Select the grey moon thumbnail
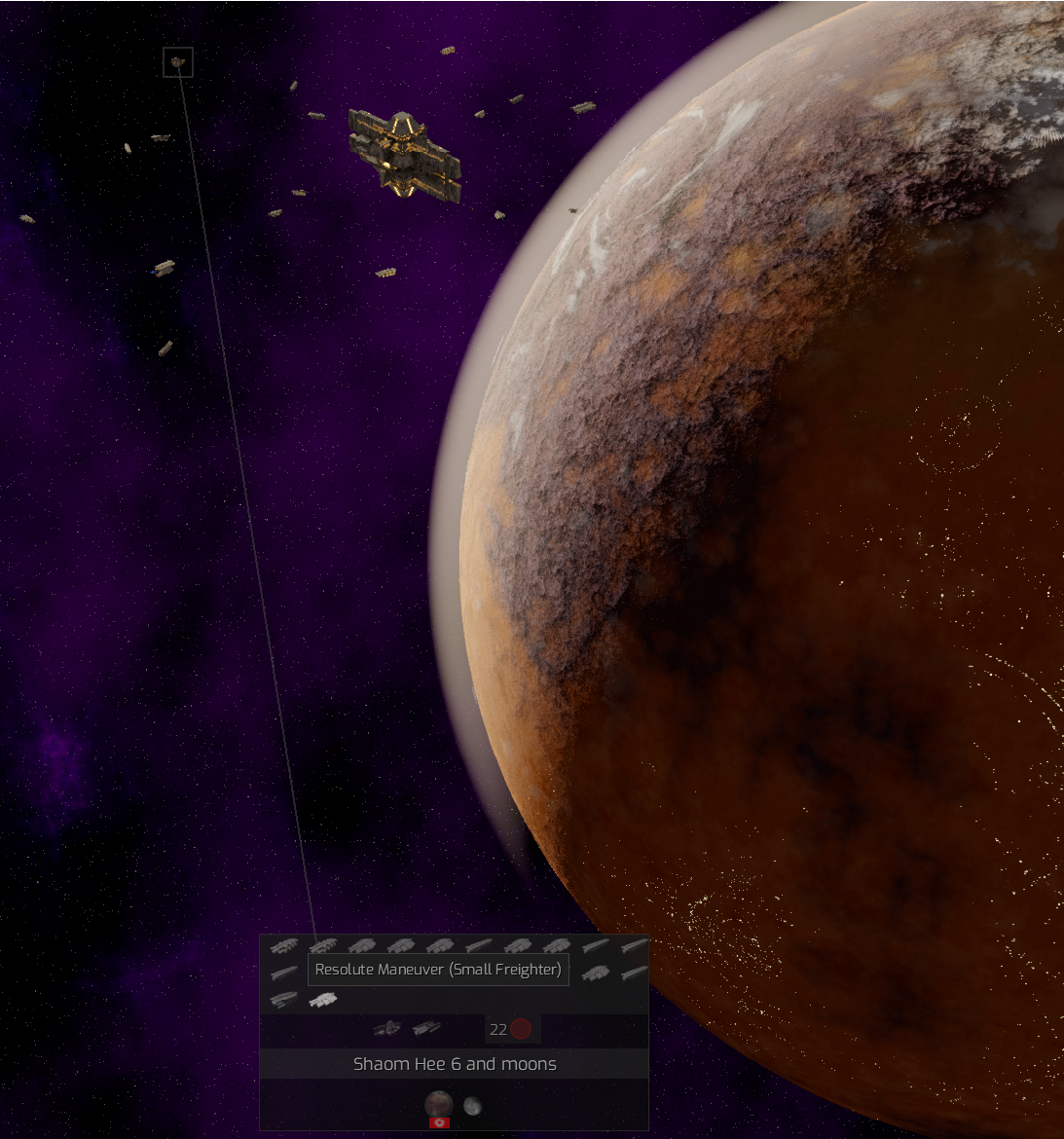 (472, 1106)
